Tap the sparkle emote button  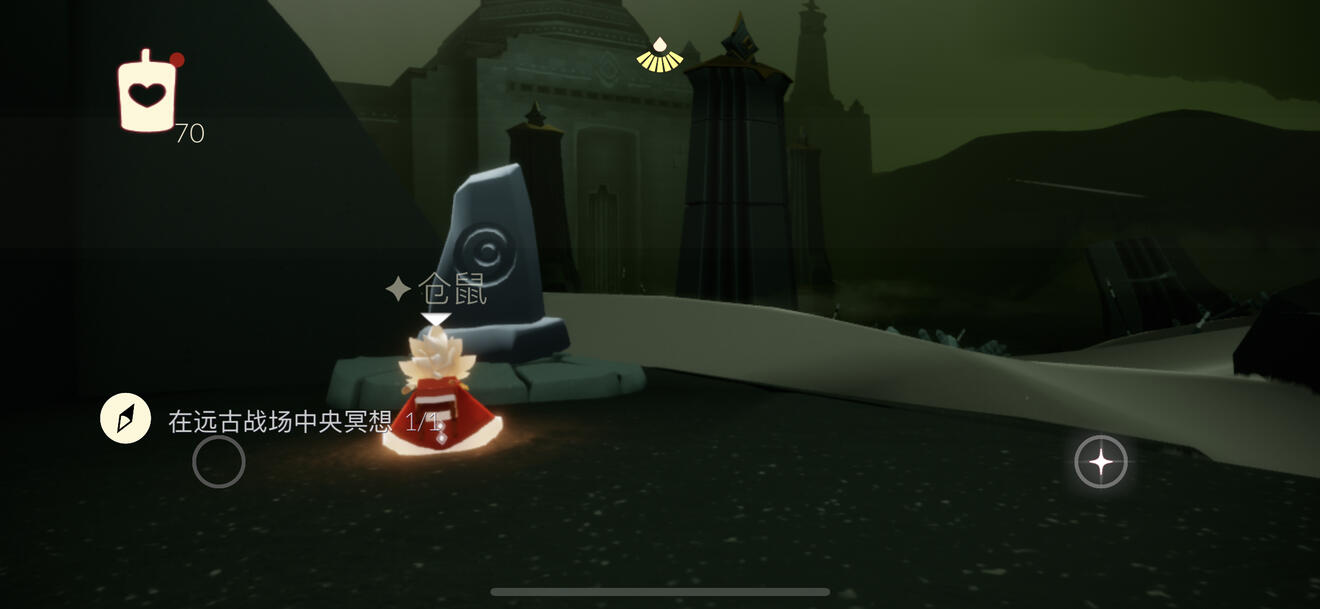pyautogui.click(x=1100, y=462)
